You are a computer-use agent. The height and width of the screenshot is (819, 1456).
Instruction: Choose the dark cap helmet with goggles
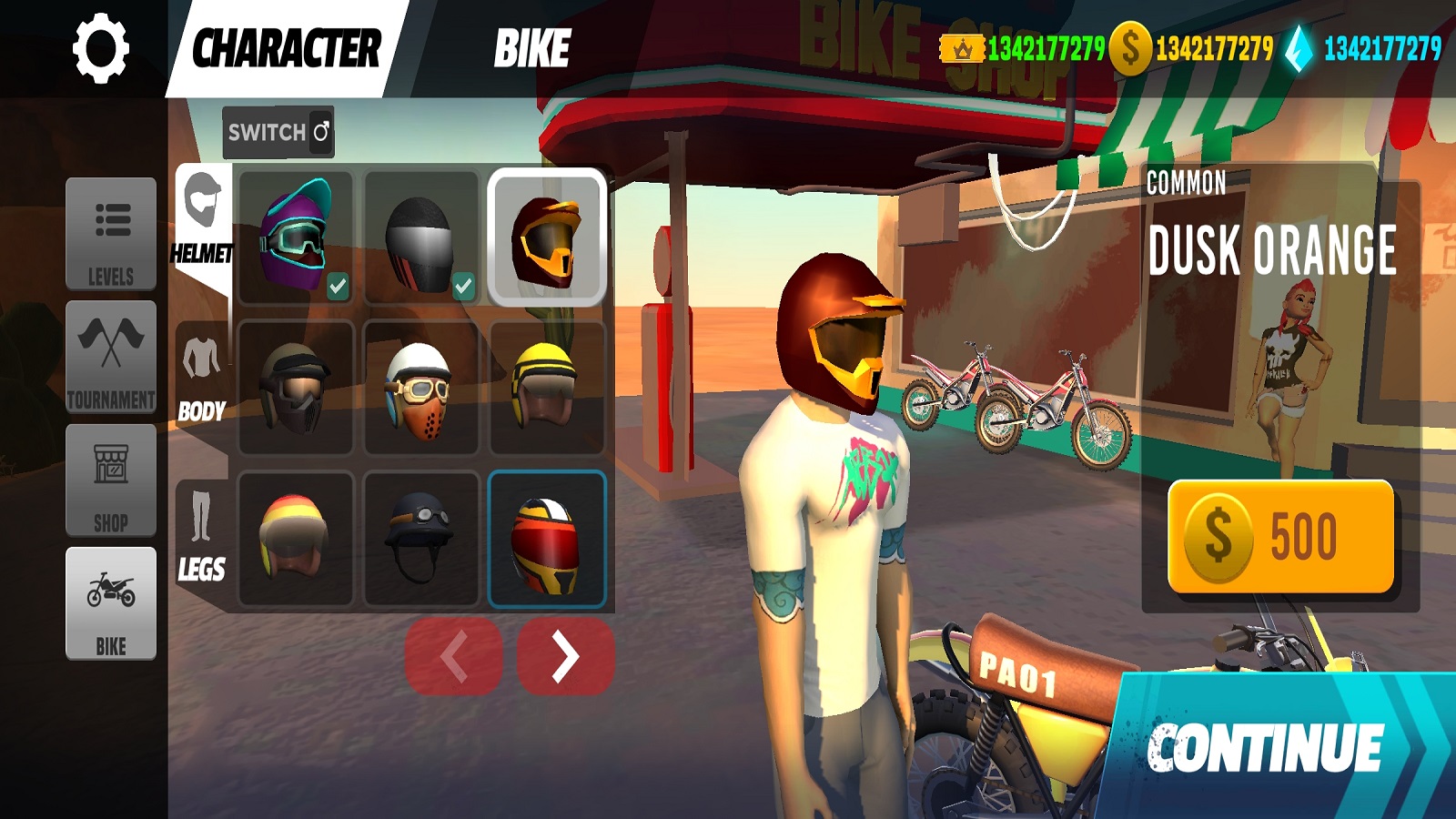420,539
